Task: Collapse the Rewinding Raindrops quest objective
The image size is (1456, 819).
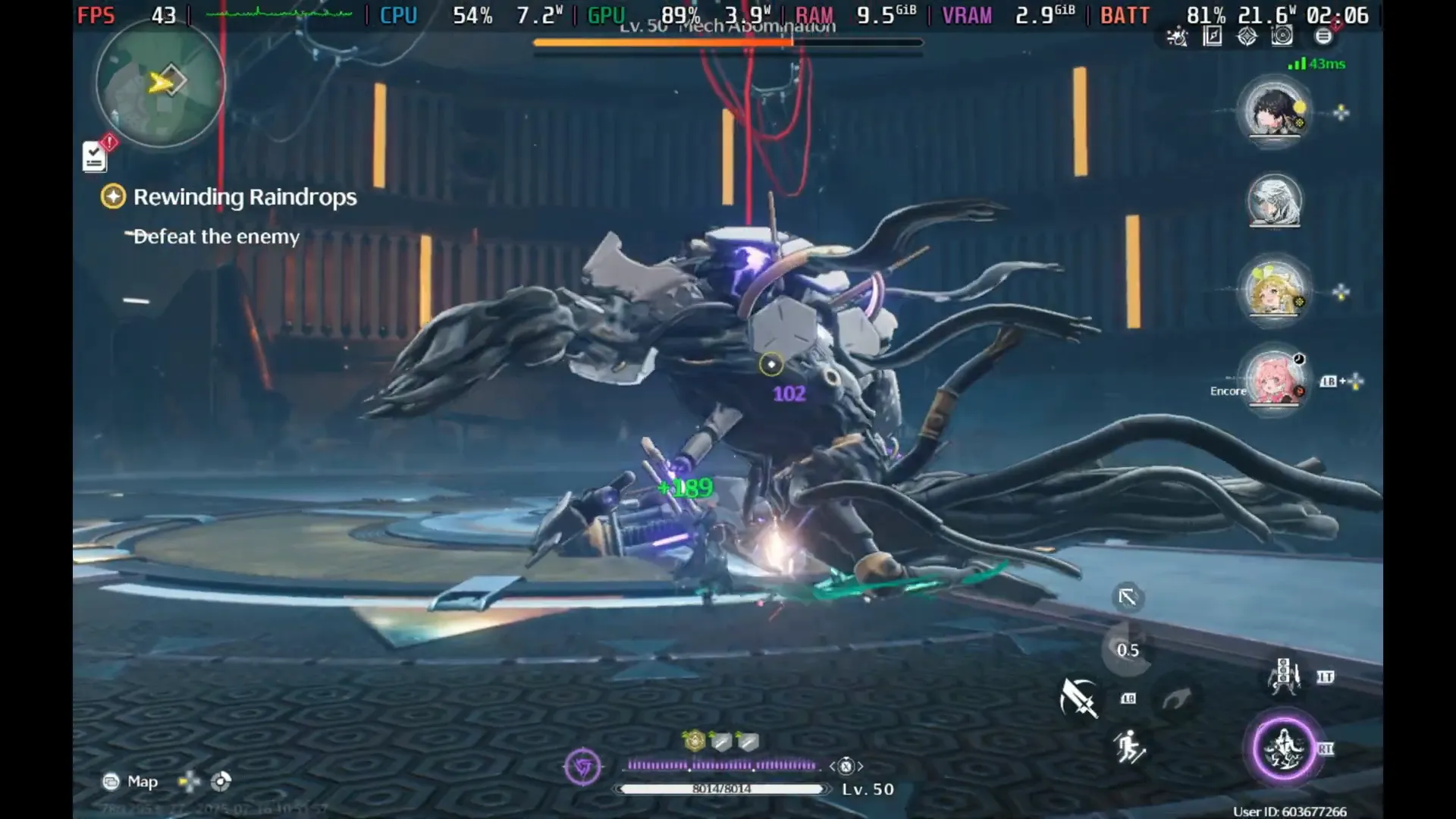Action: (x=113, y=196)
